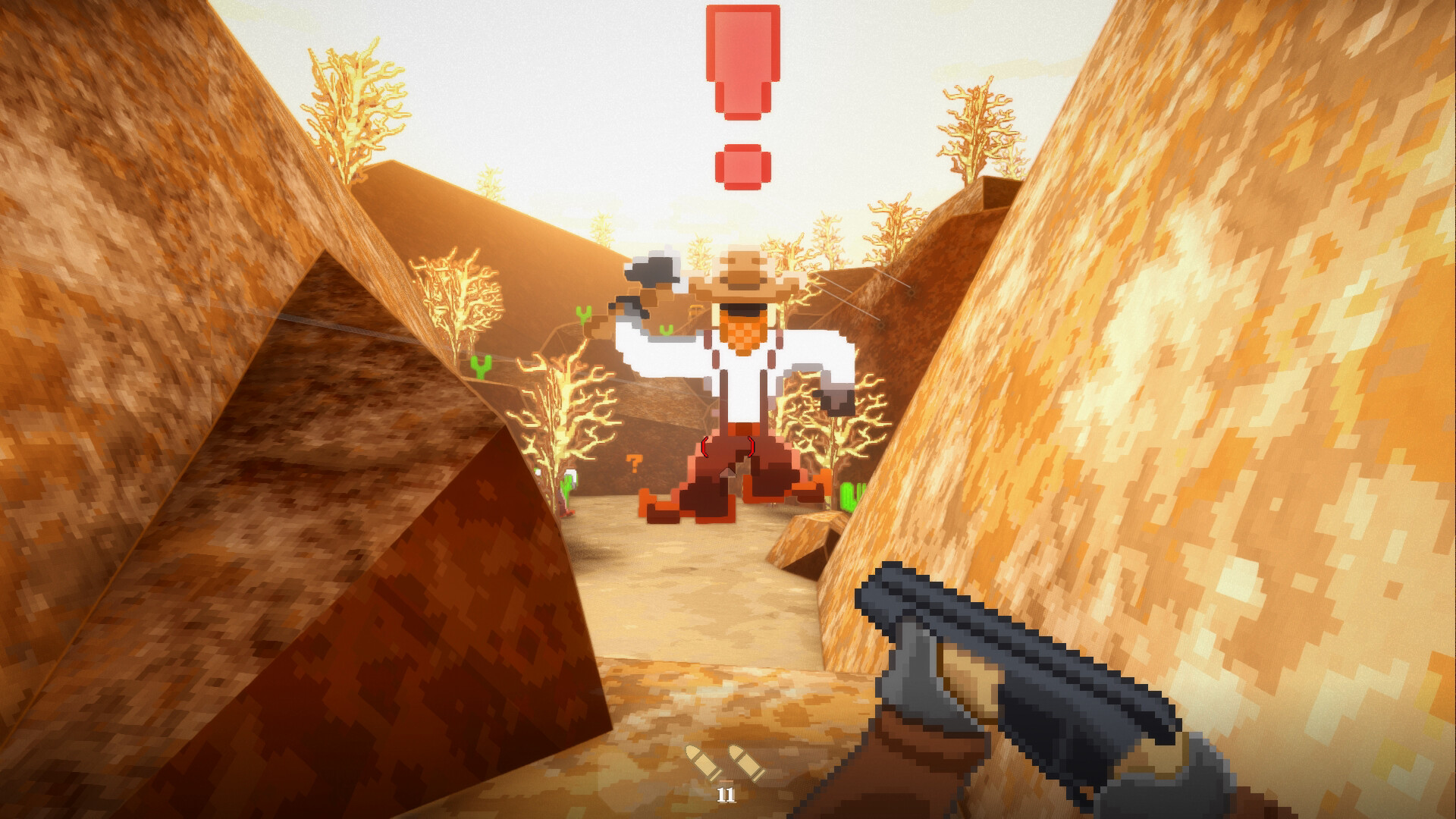Click the ammo count number 11
Image resolution: width=1456 pixels, height=819 pixels.
[726, 795]
